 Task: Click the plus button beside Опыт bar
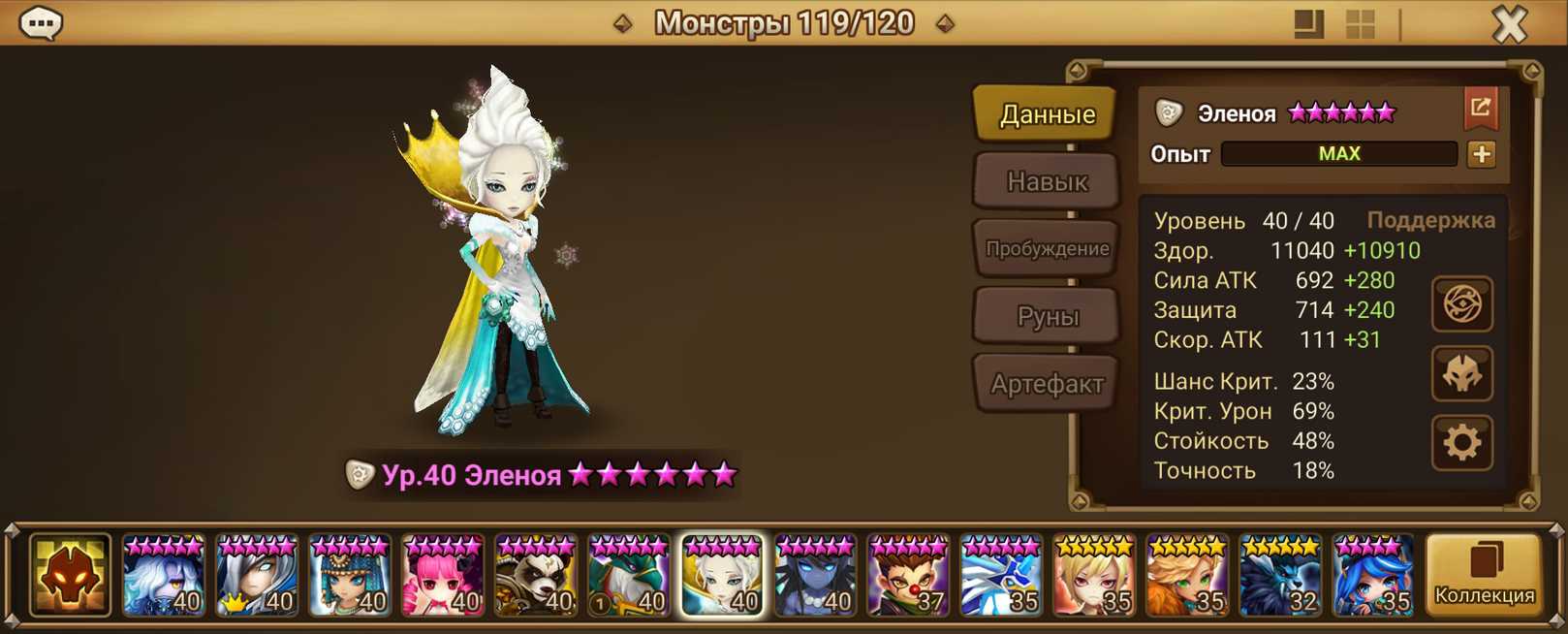(1481, 154)
